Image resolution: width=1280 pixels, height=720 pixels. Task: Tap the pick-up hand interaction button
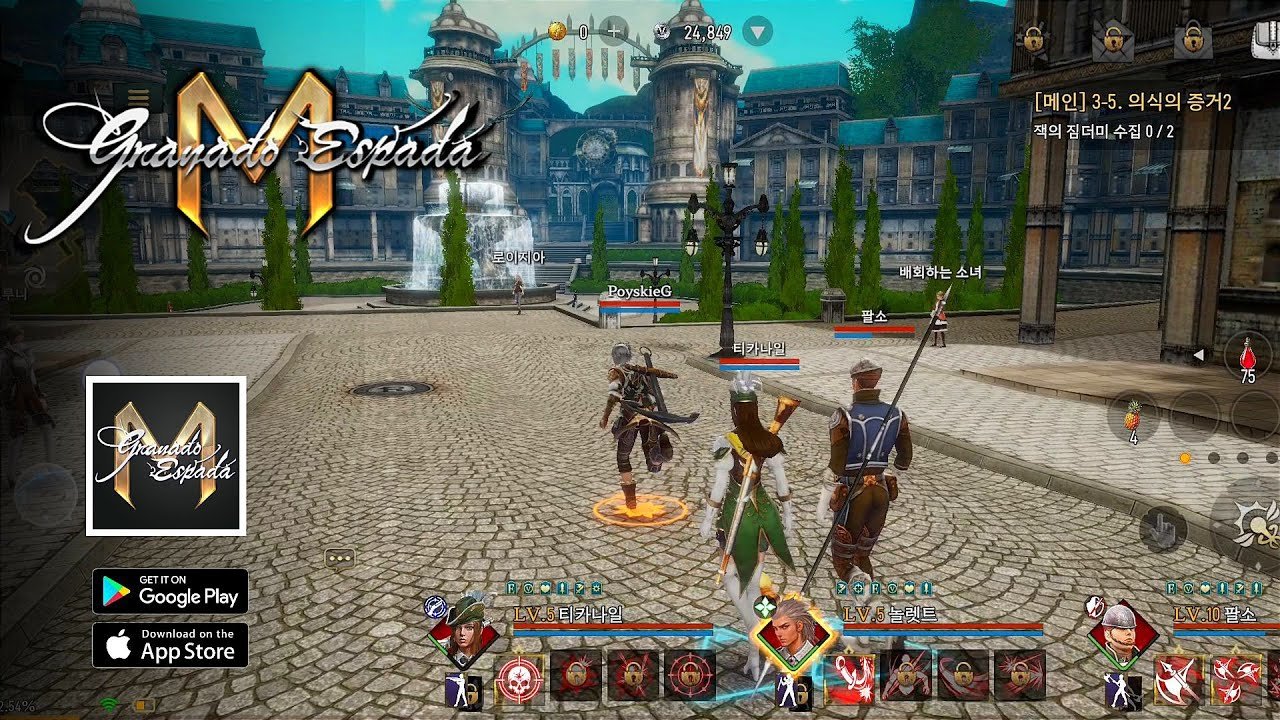[x=1163, y=529]
